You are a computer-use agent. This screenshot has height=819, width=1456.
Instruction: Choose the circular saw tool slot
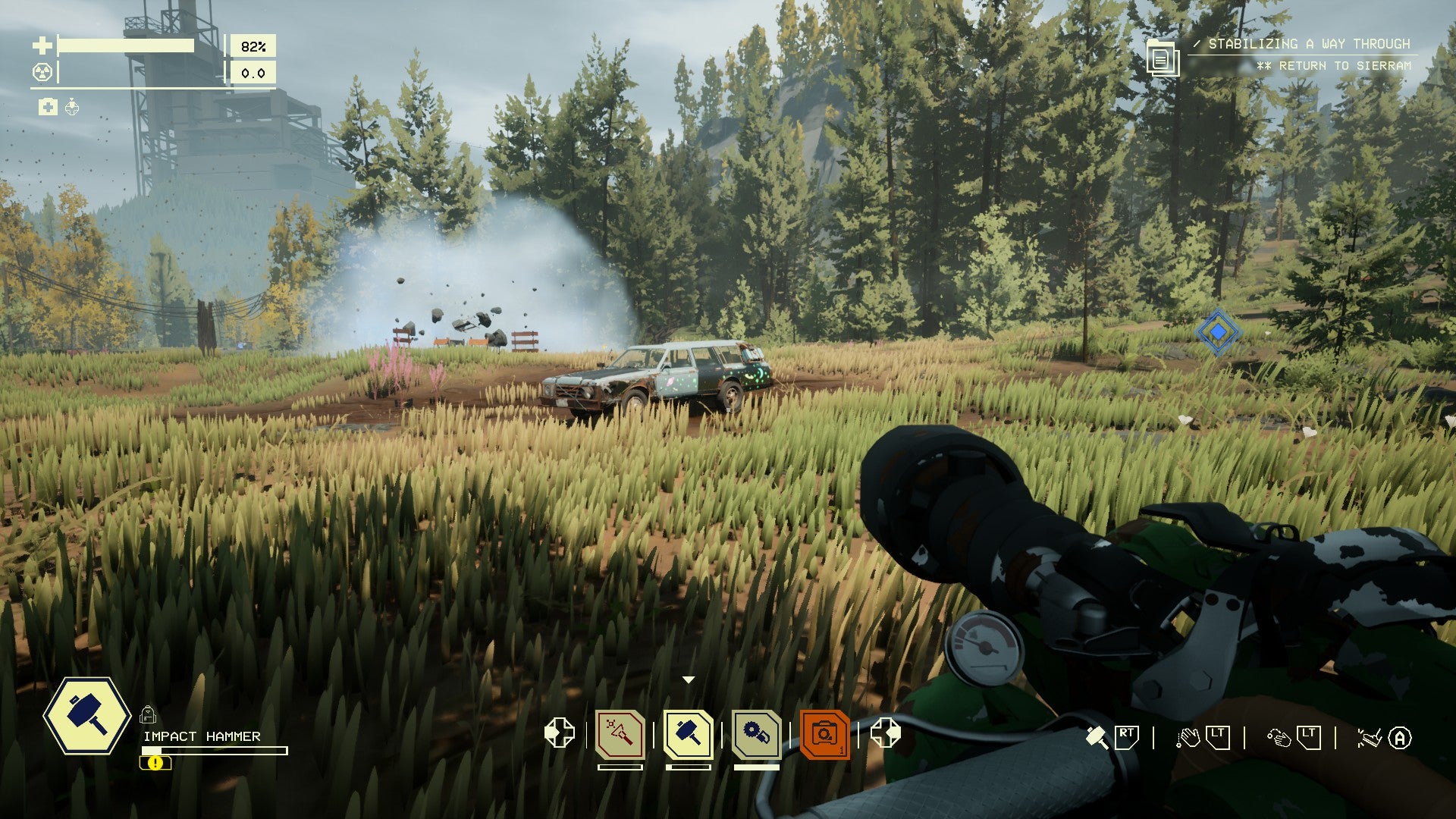pos(757,734)
